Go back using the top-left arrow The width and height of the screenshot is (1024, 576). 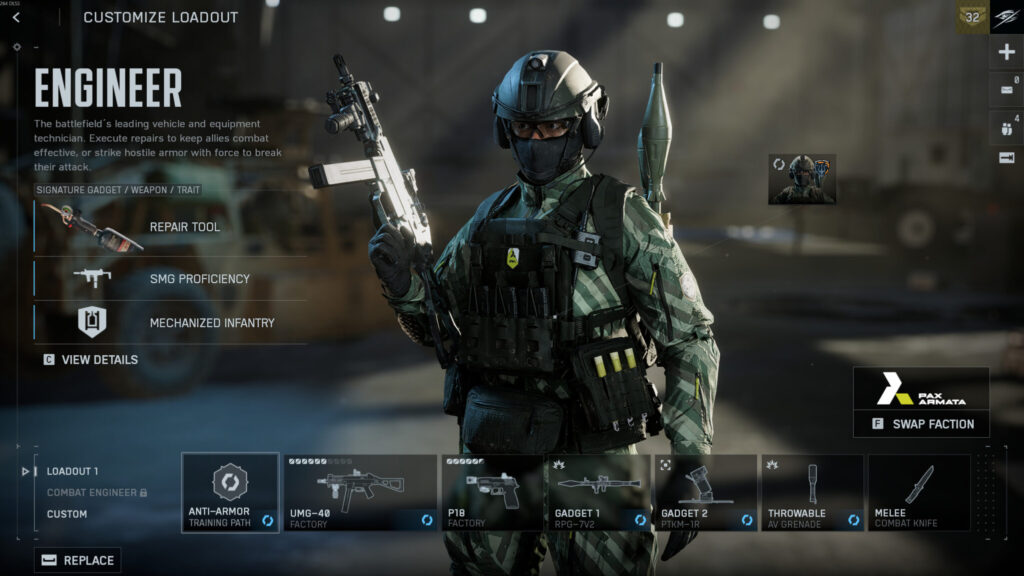[x=16, y=17]
